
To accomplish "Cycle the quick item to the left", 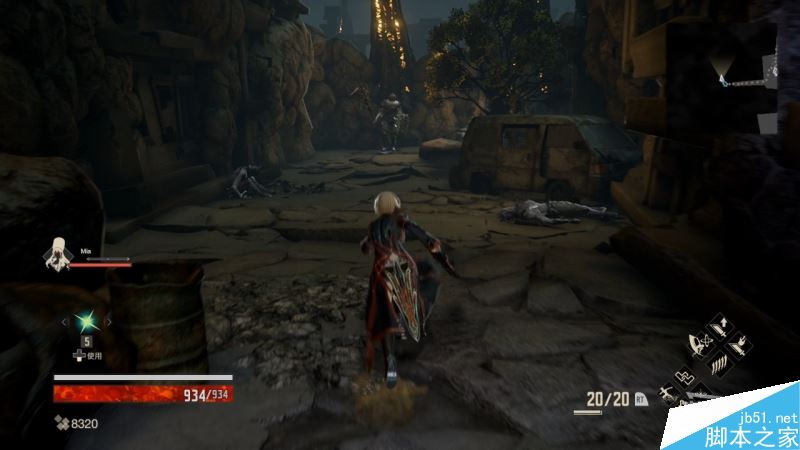I will pos(65,321).
